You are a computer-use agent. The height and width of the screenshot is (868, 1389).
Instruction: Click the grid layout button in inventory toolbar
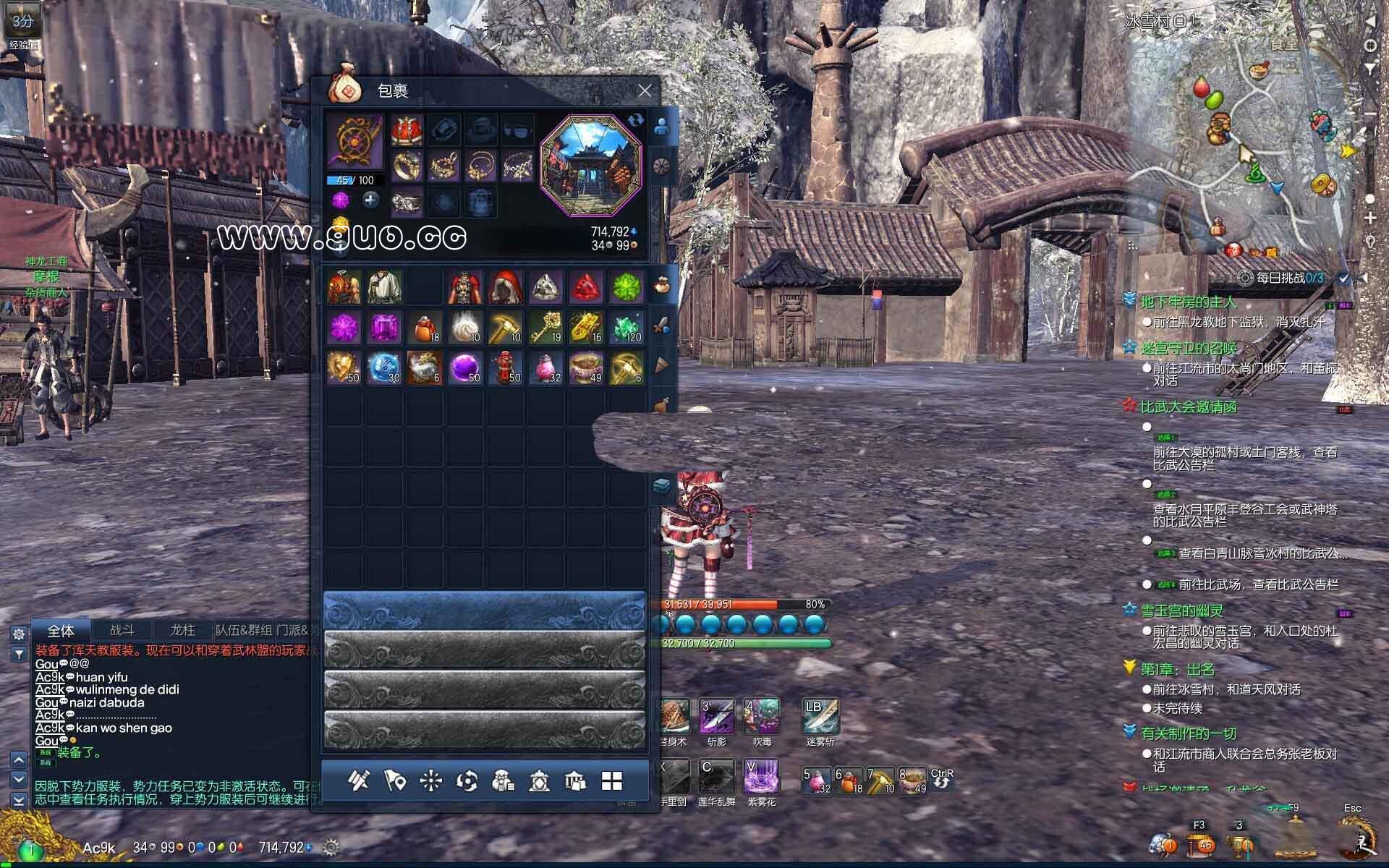point(612,780)
